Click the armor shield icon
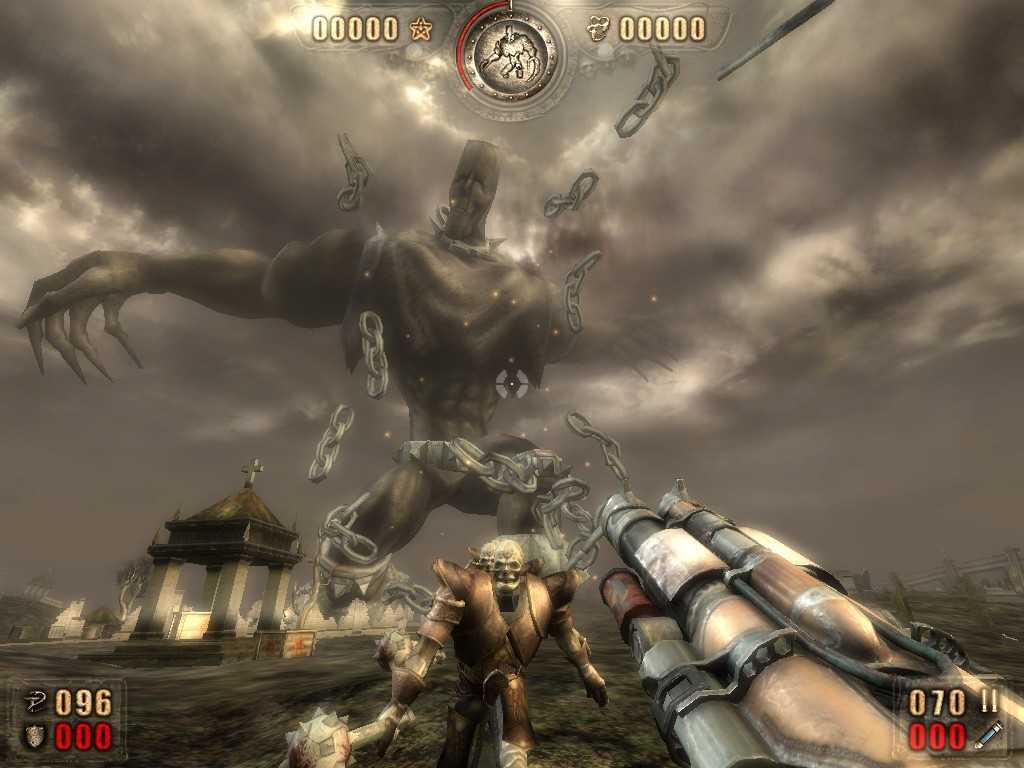Viewport: 1024px width, 768px height. [34, 737]
